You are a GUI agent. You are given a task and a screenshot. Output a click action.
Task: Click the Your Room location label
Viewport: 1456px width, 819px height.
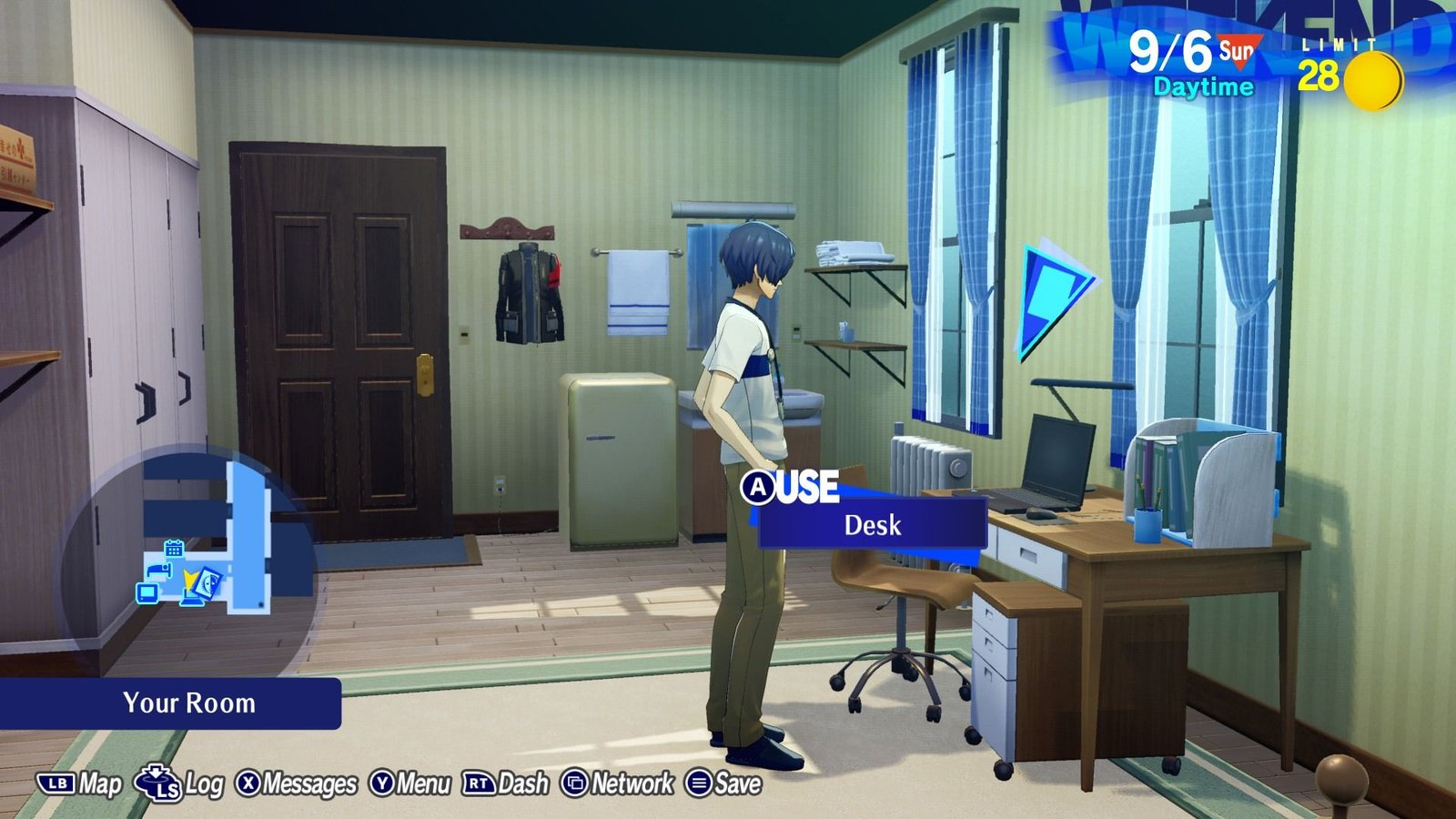point(187,703)
